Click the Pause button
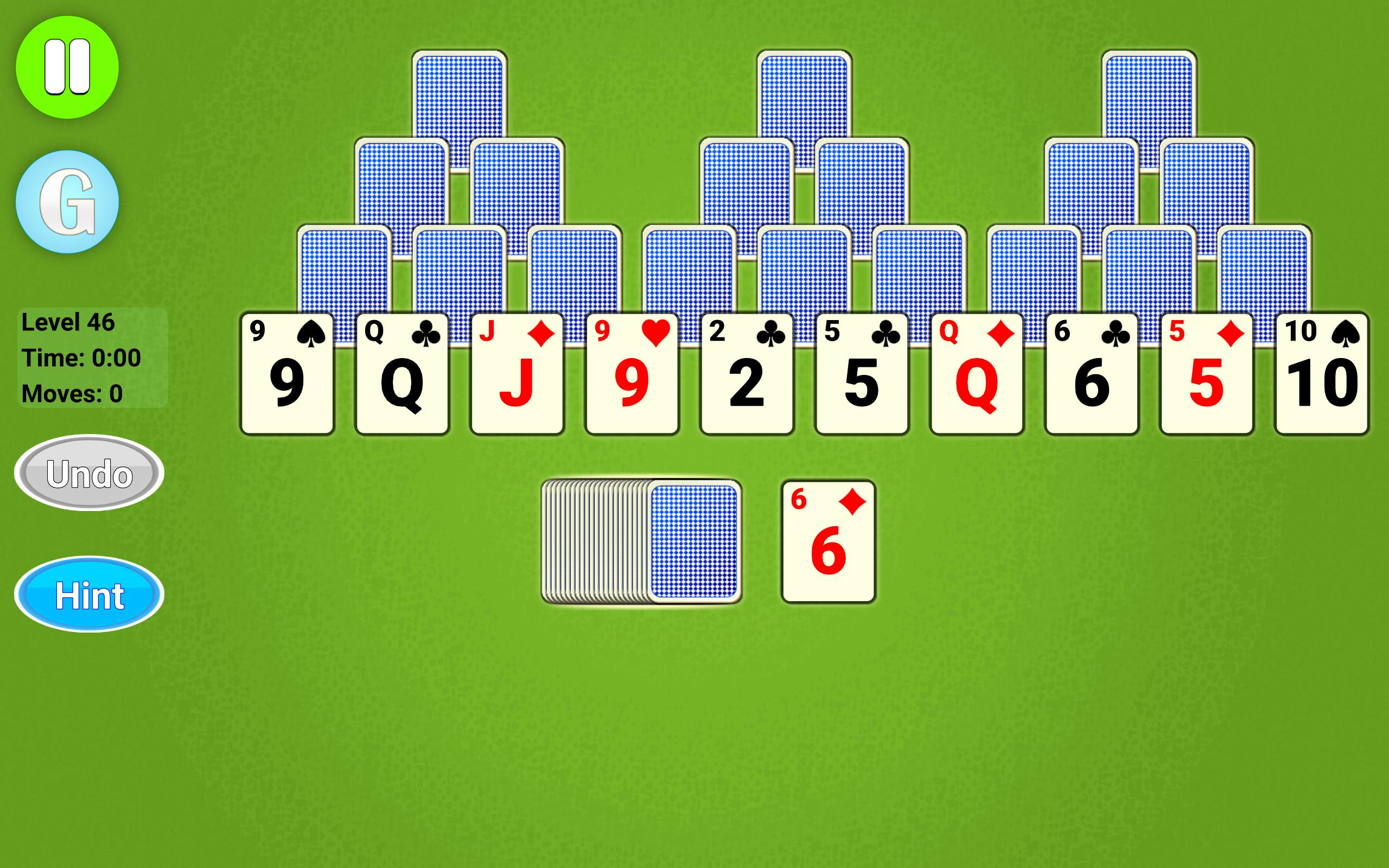Screen dimensions: 1389x868 click(69, 66)
